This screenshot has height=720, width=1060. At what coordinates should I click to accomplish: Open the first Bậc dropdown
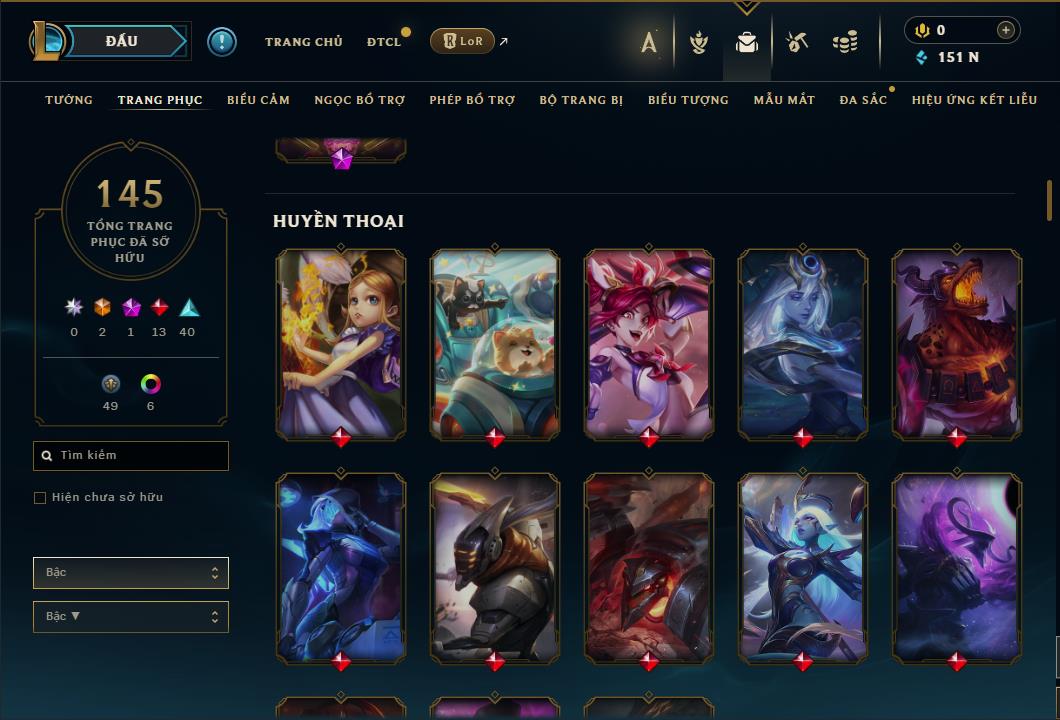click(131, 573)
